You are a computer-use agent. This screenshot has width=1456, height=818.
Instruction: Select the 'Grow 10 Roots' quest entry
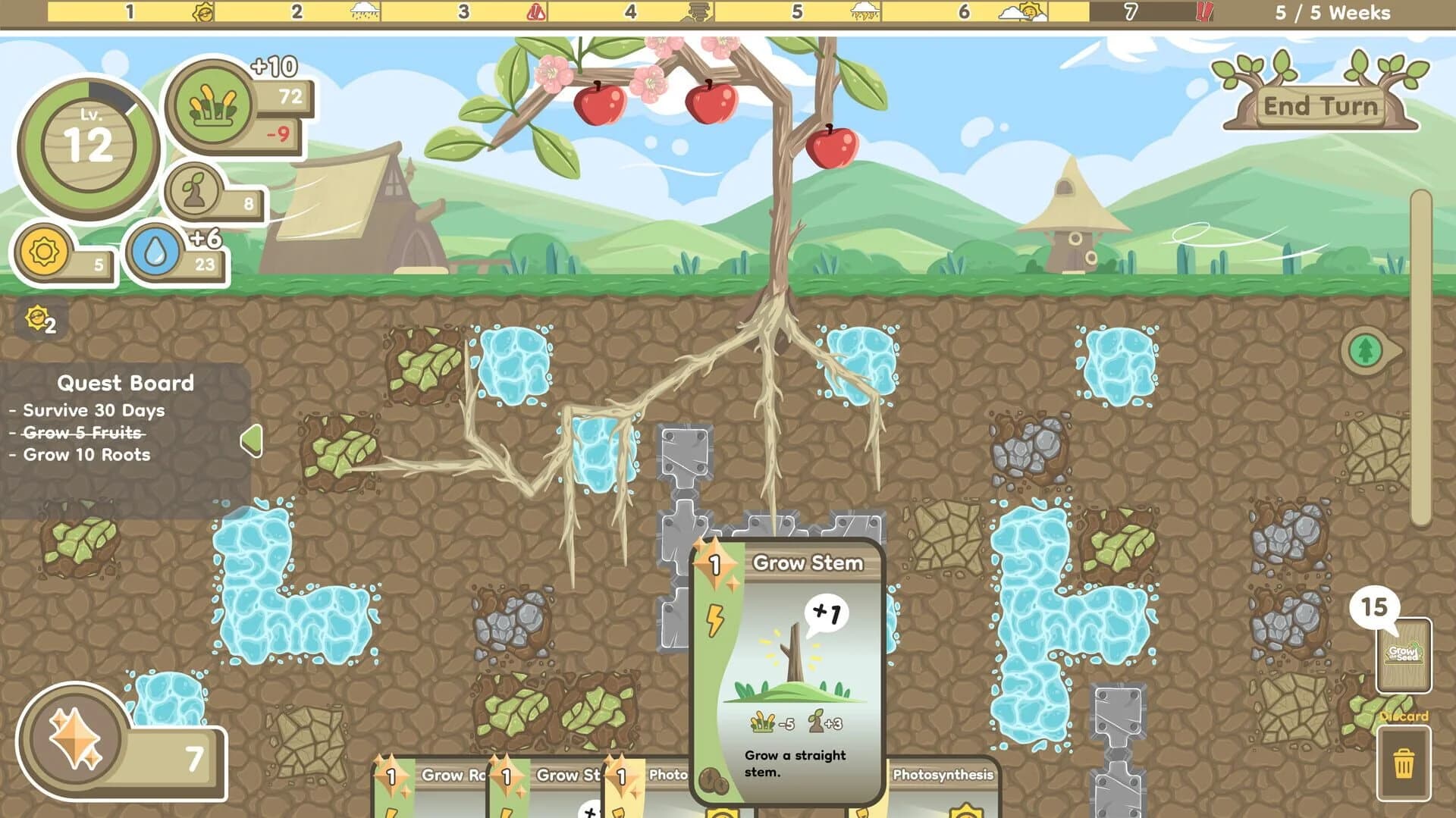pos(86,456)
